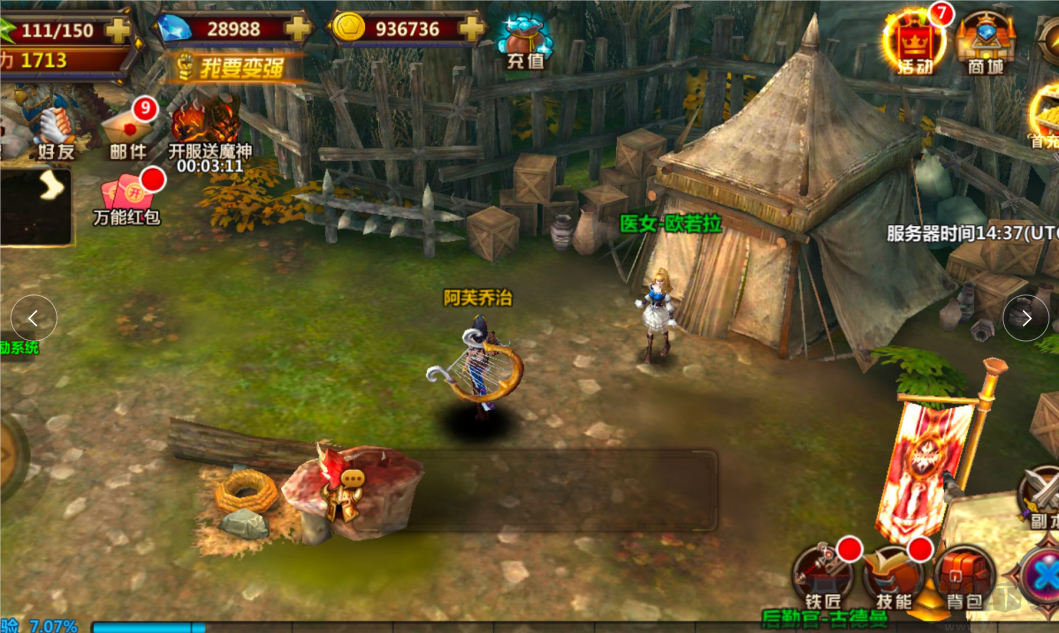Add stamina with the plus button
This screenshot has width=1059, height=633.
118,30
